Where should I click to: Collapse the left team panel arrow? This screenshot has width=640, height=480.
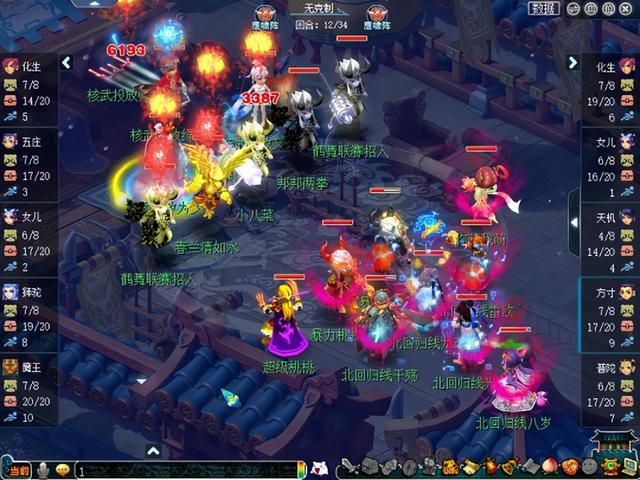point(66,62)
